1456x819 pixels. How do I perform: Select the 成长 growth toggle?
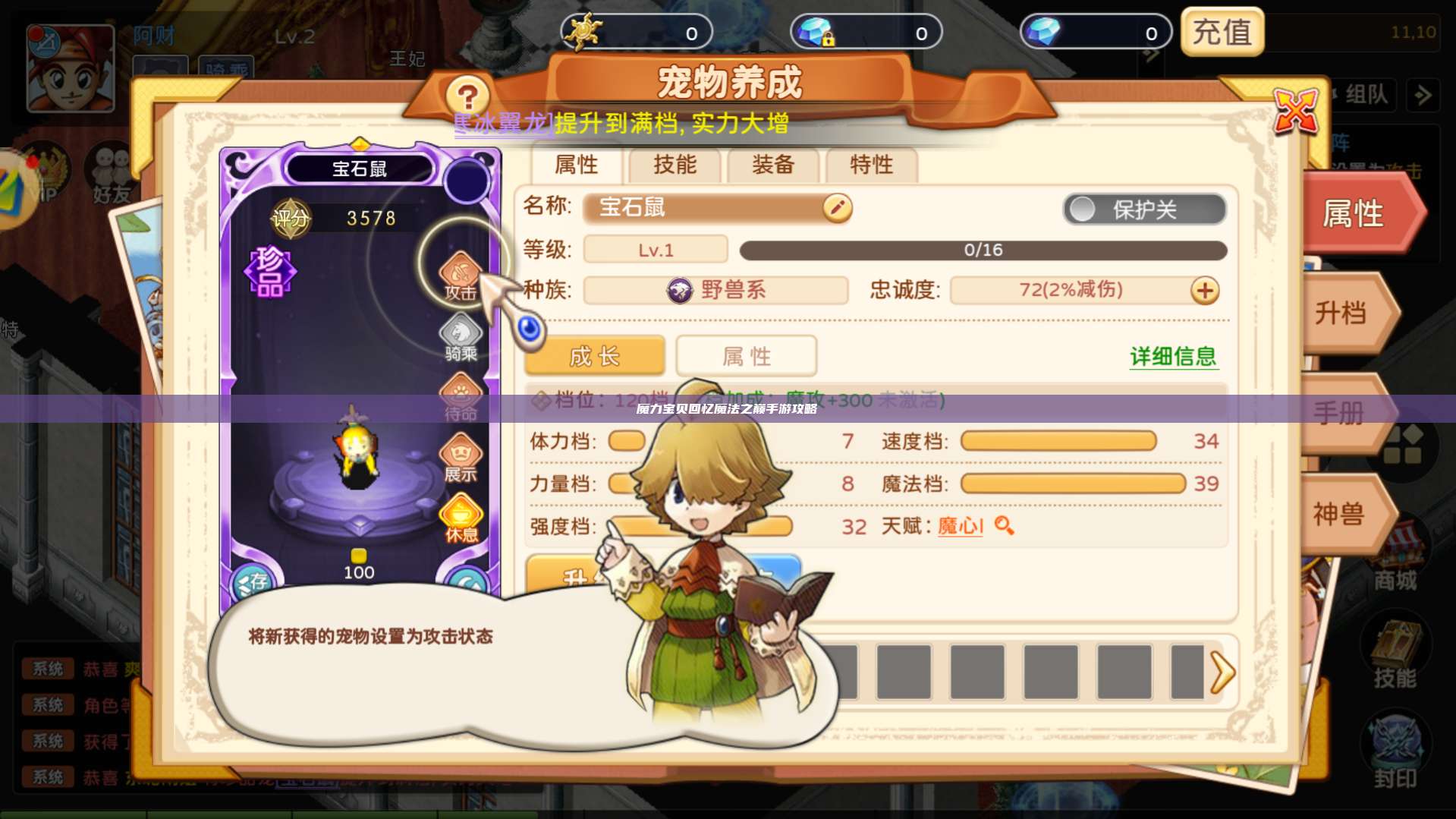594,355
